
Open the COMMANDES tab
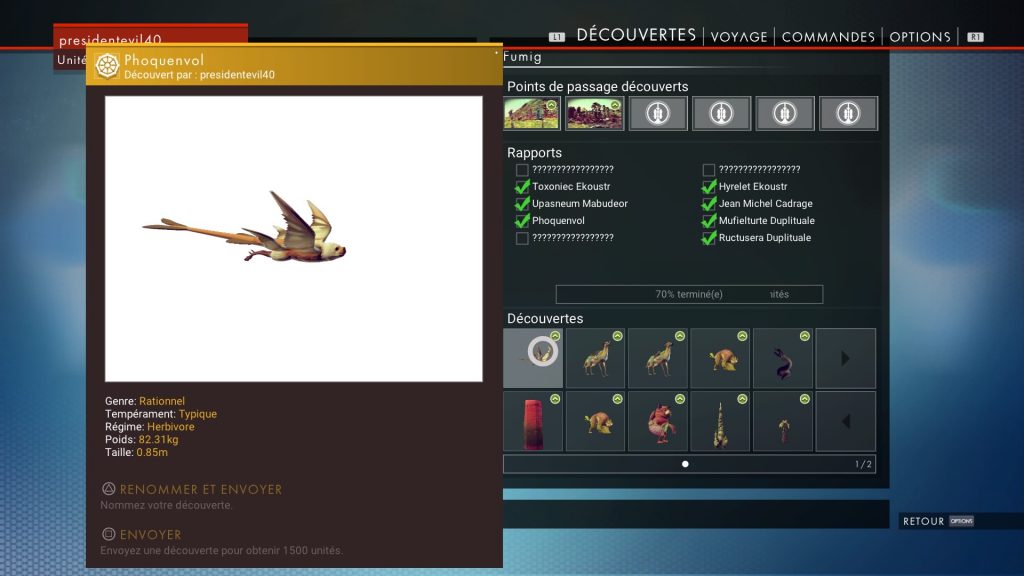[x=829, y=37]
